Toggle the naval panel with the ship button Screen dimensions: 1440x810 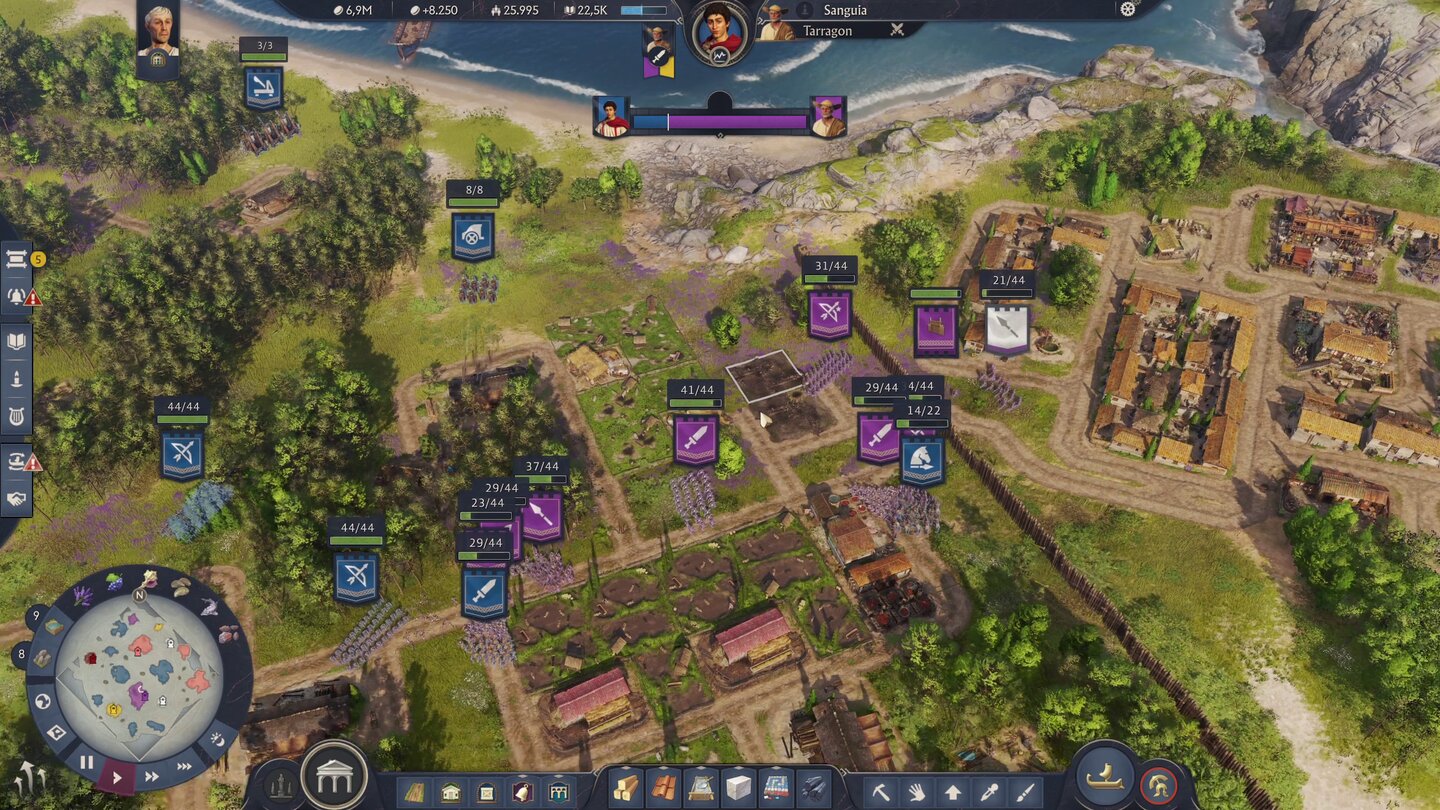tap(1105, 775)
